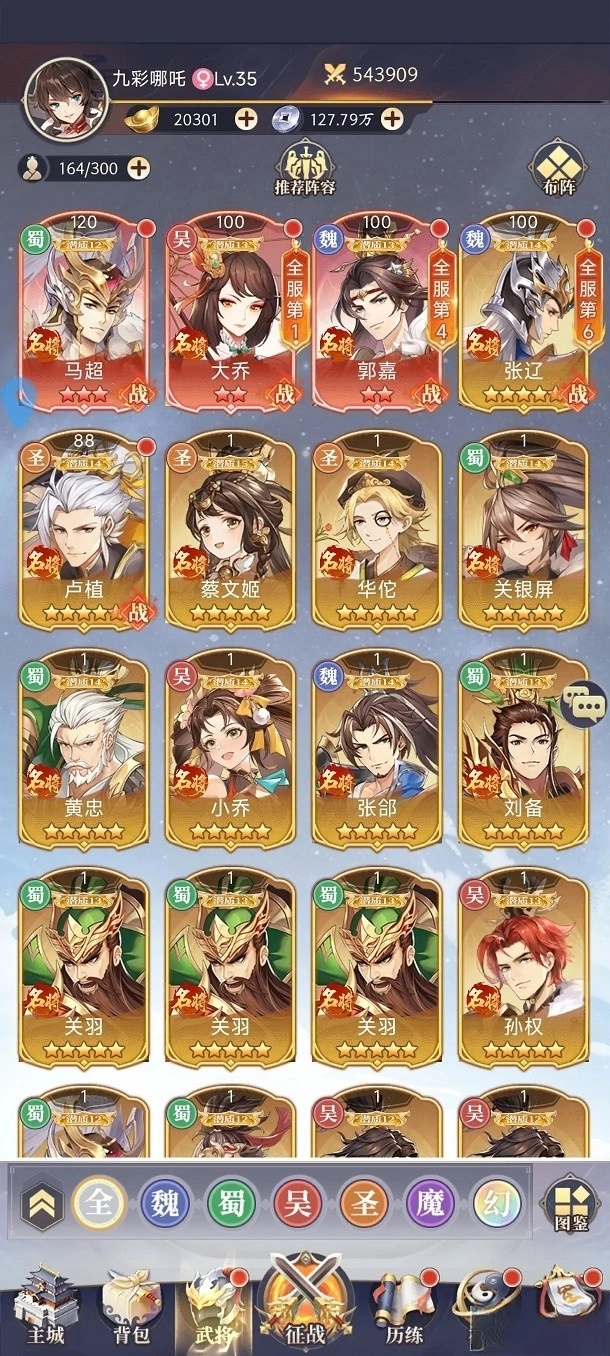View the 蔡文姬 hero card
Image resolution: width=610 pixels, height=1356 pixels.
[x=230, y=532]
